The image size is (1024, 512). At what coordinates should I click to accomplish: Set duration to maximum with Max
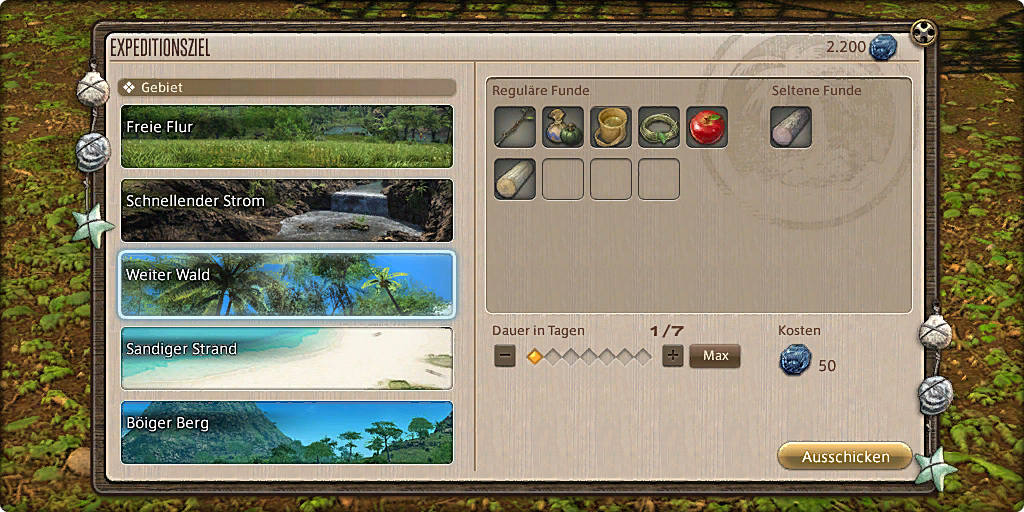(715, 356)
